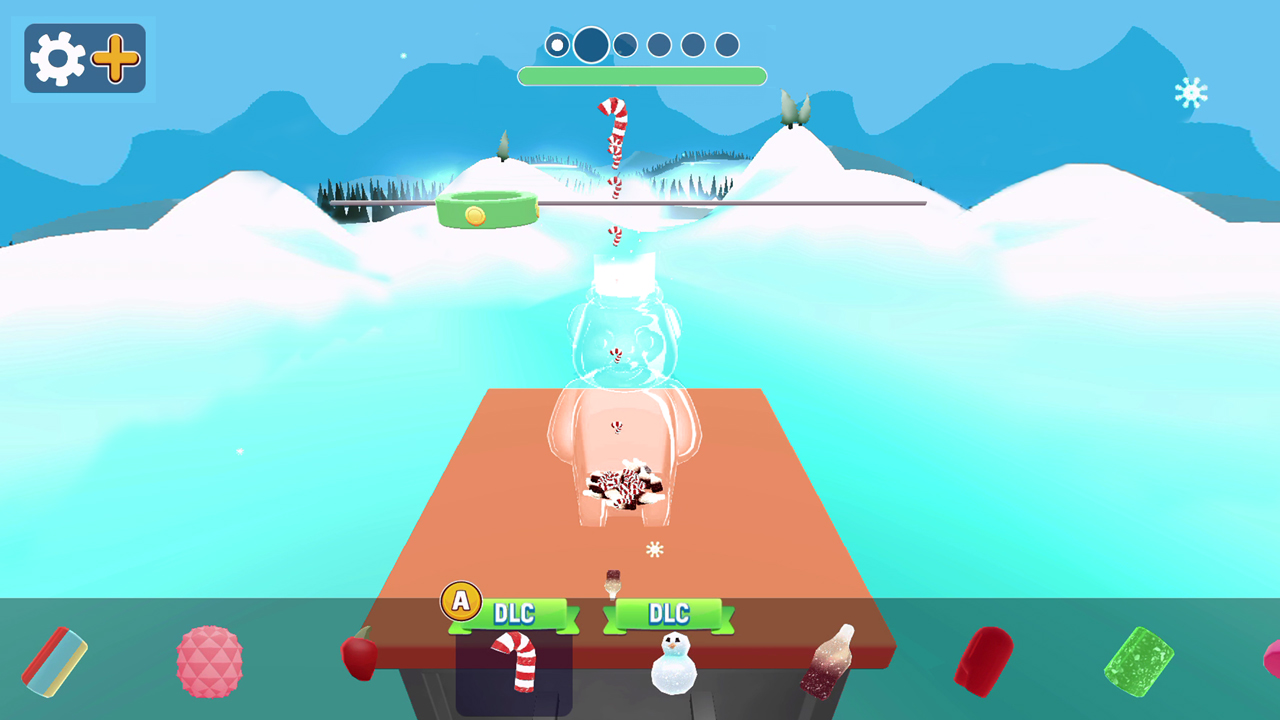Select the striped candy on the far left

(x=55, y=662)
